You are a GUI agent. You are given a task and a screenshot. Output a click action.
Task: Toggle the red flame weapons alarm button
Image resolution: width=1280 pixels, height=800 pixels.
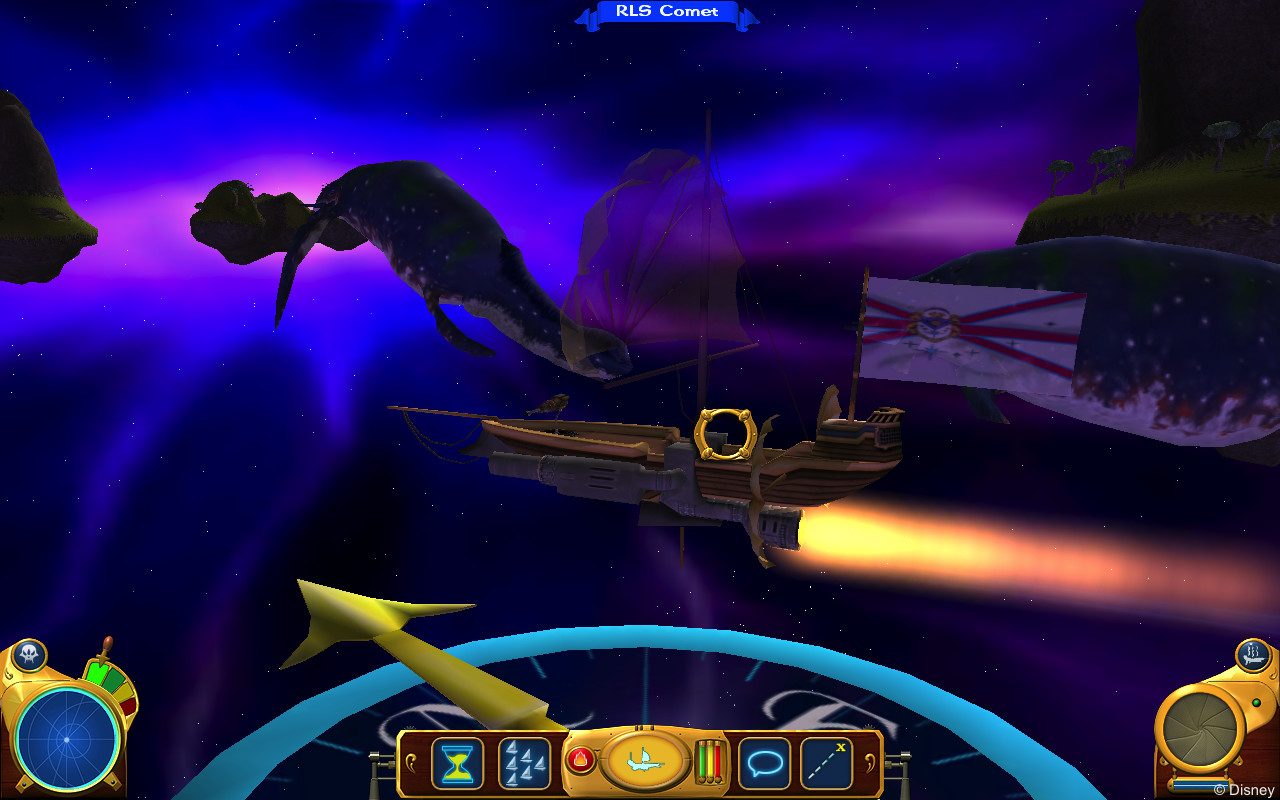(580, 759)
